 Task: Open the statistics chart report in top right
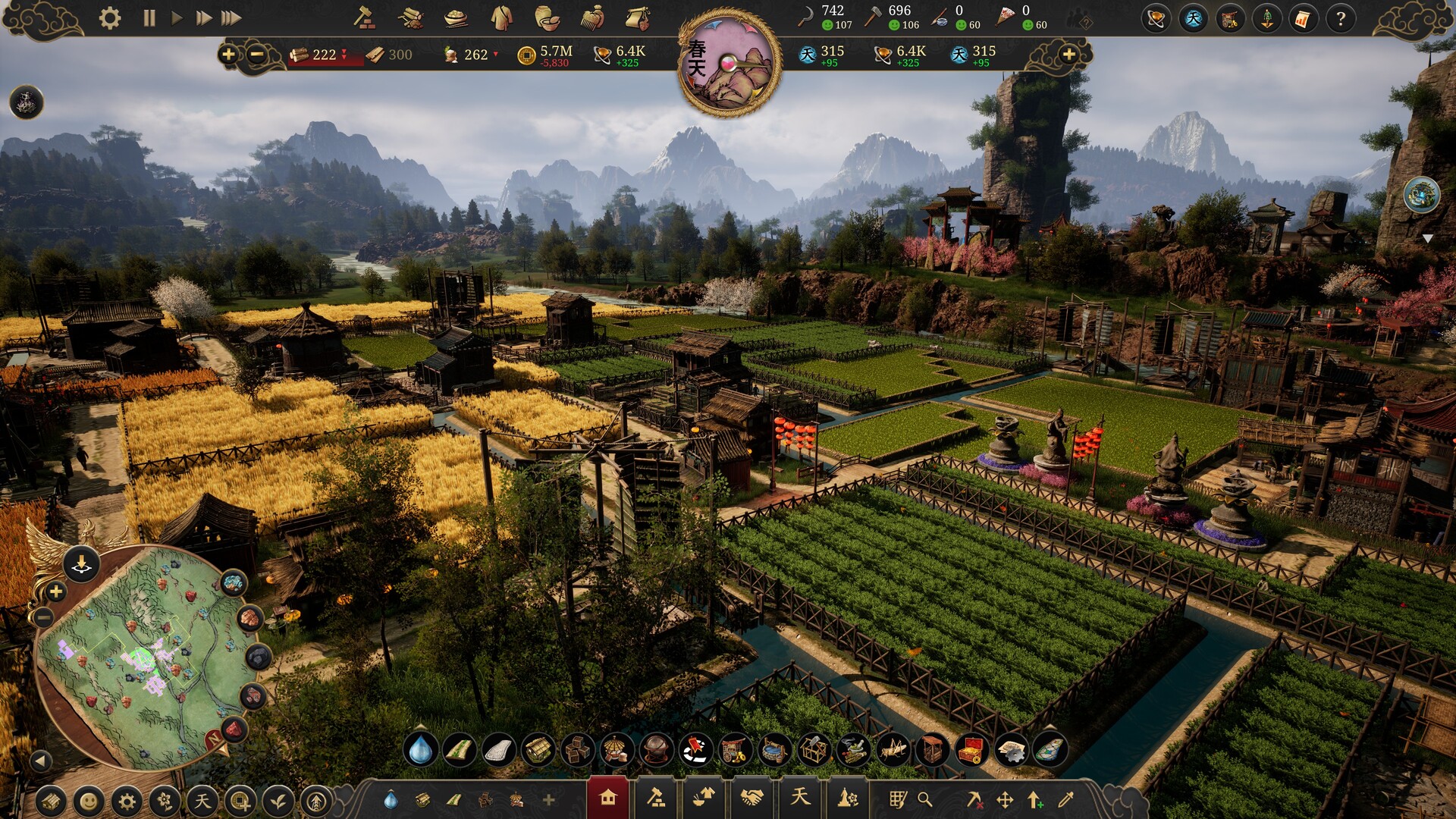1303,19
